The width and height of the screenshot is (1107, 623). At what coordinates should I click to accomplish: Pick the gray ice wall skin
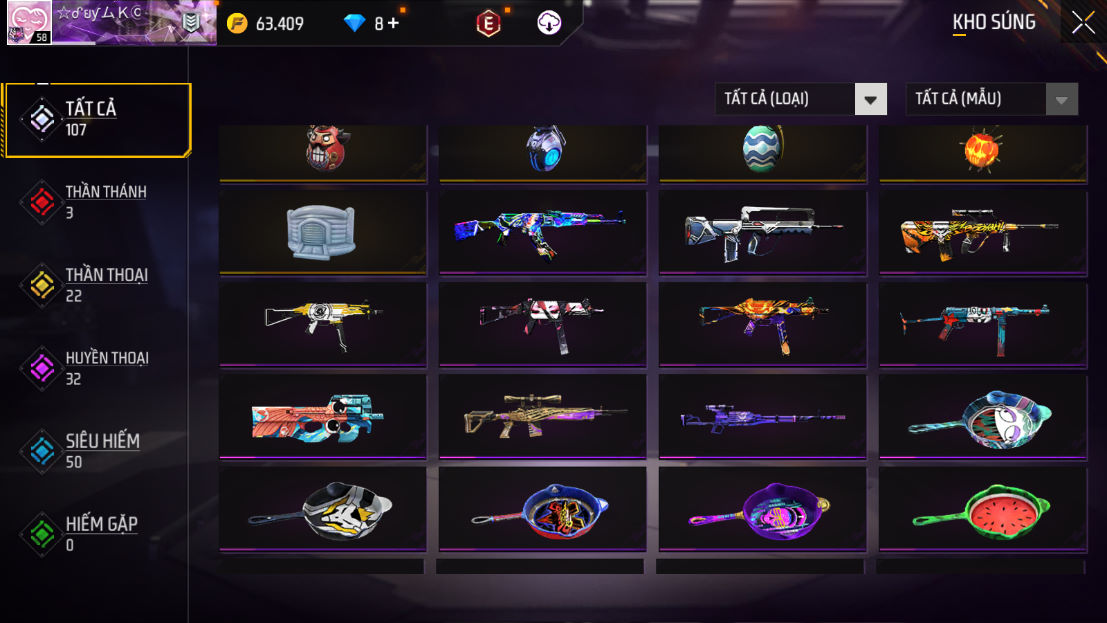tap(321, 231)
